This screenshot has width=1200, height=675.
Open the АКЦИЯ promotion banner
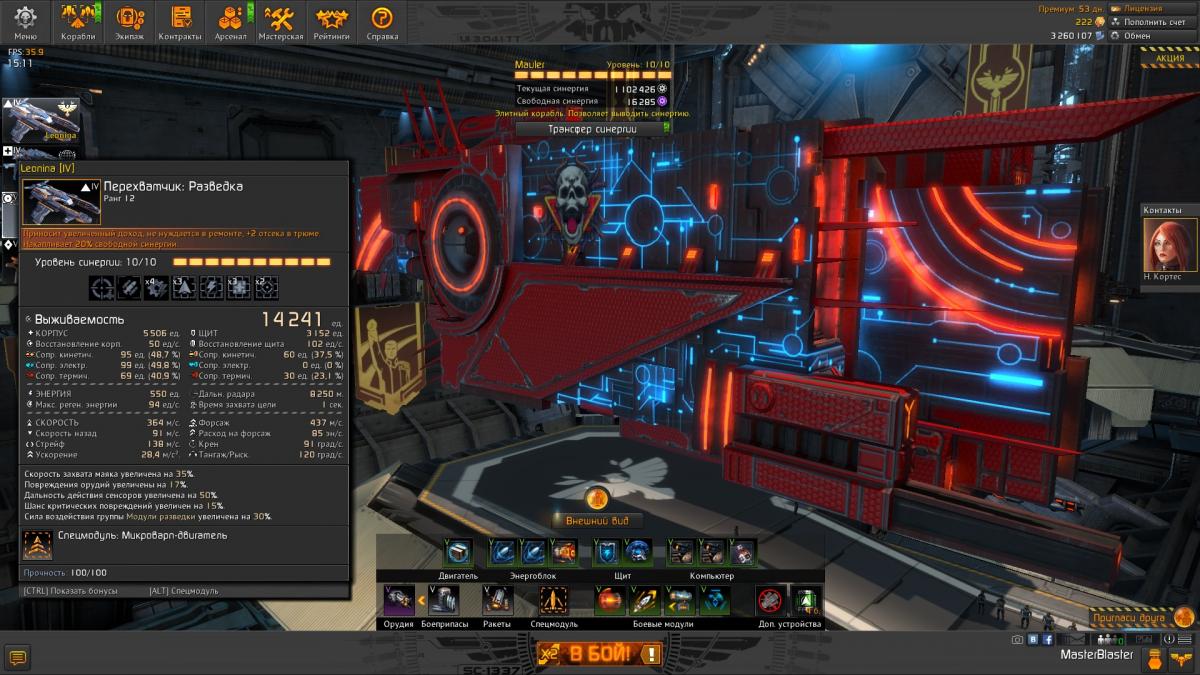coord(1169,58)
